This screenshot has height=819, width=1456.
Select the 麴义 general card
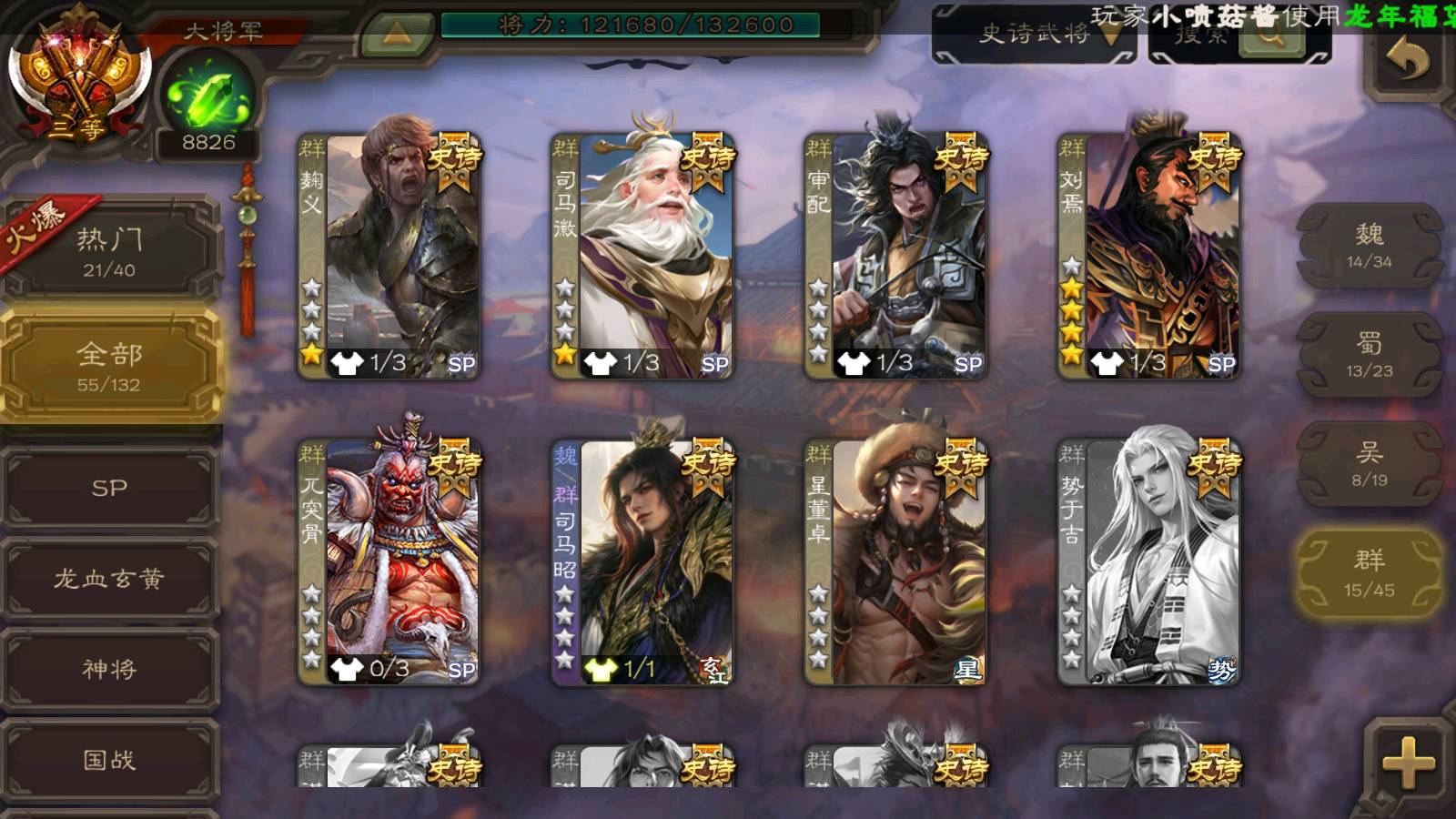coord(389,257)
